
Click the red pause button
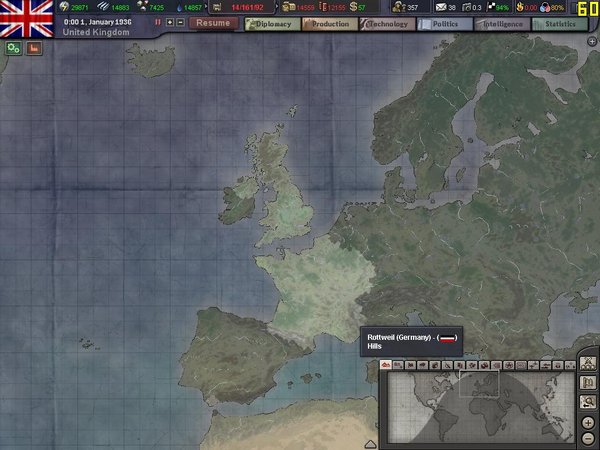157,22
